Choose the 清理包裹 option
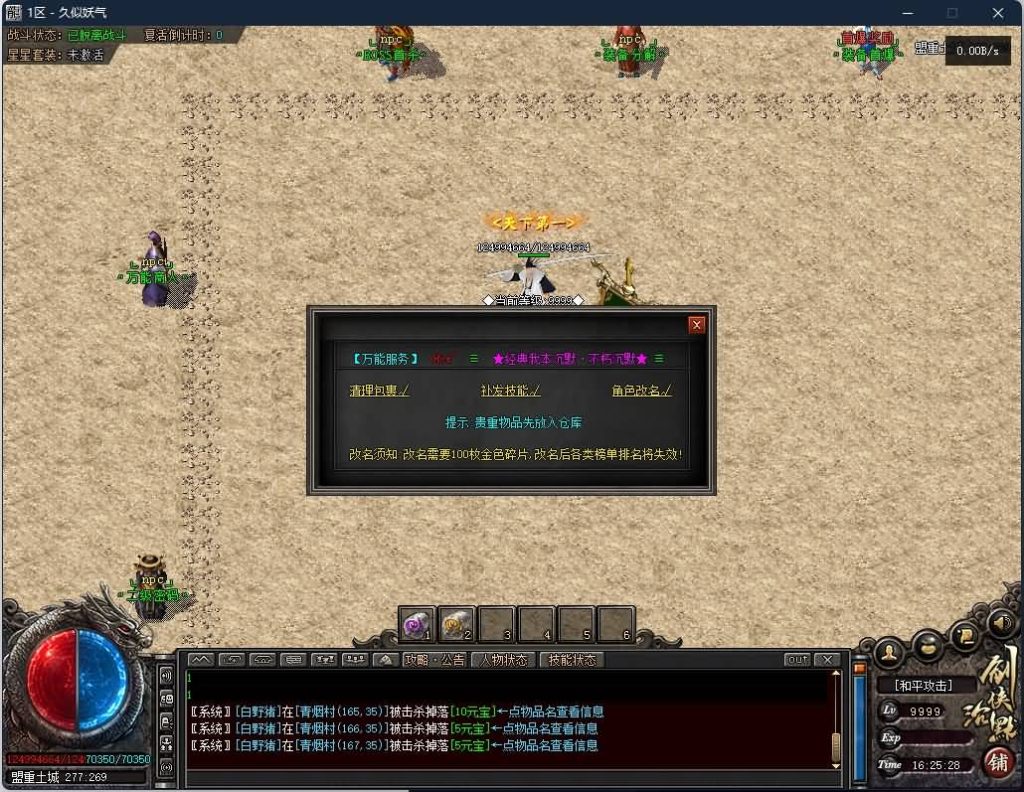Screen dimensions: 1024x792 click(x=379, y=391)
